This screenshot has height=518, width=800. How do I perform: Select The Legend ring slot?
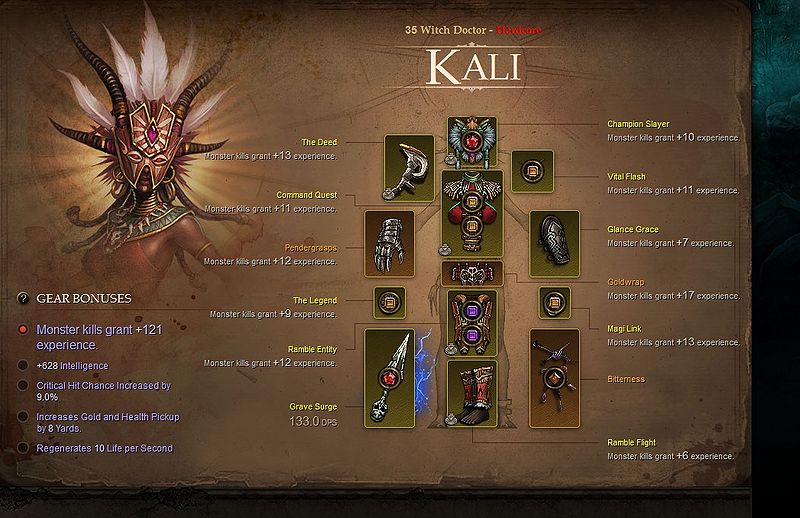(389, 301)
